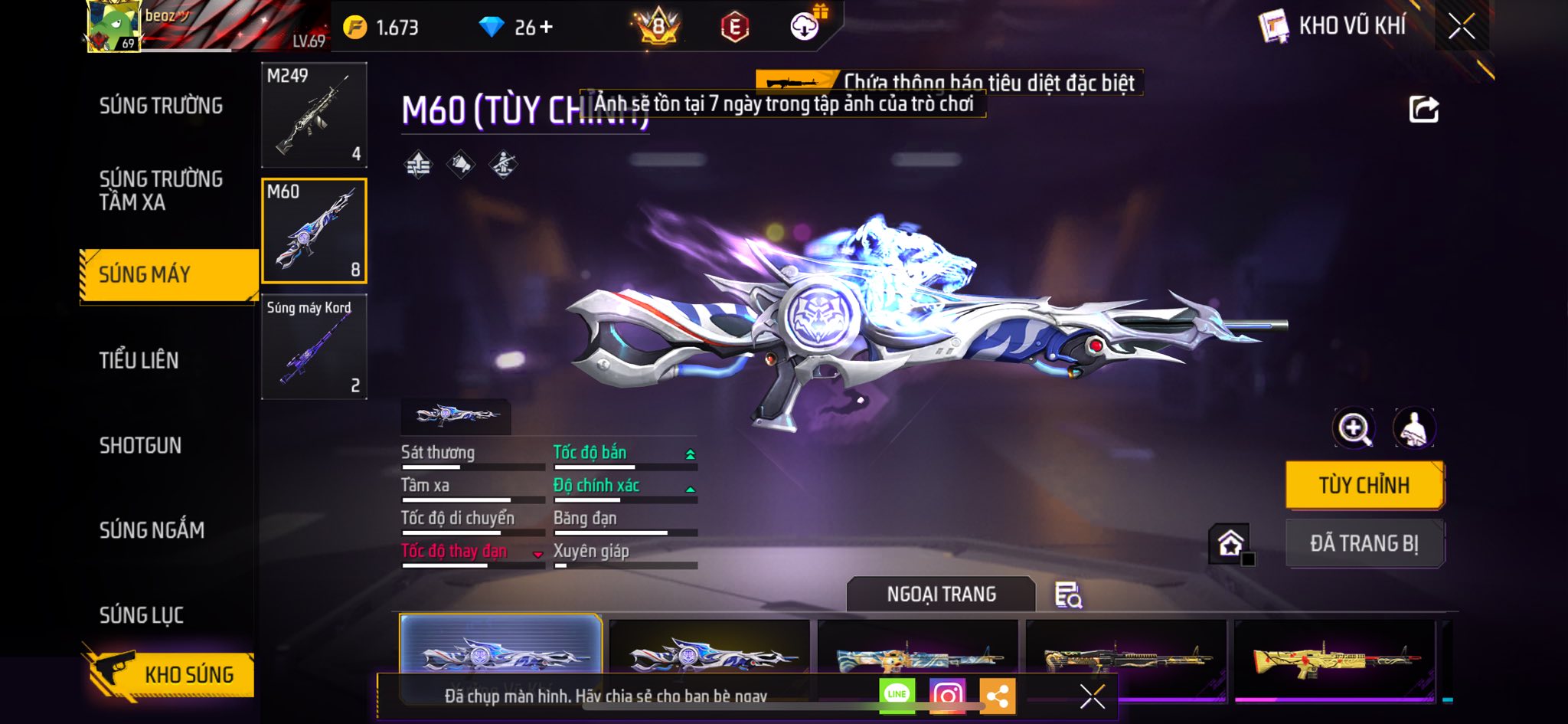Click the TÙY CHỈNH button
1568x724 pixels.
pos(1364,485)
